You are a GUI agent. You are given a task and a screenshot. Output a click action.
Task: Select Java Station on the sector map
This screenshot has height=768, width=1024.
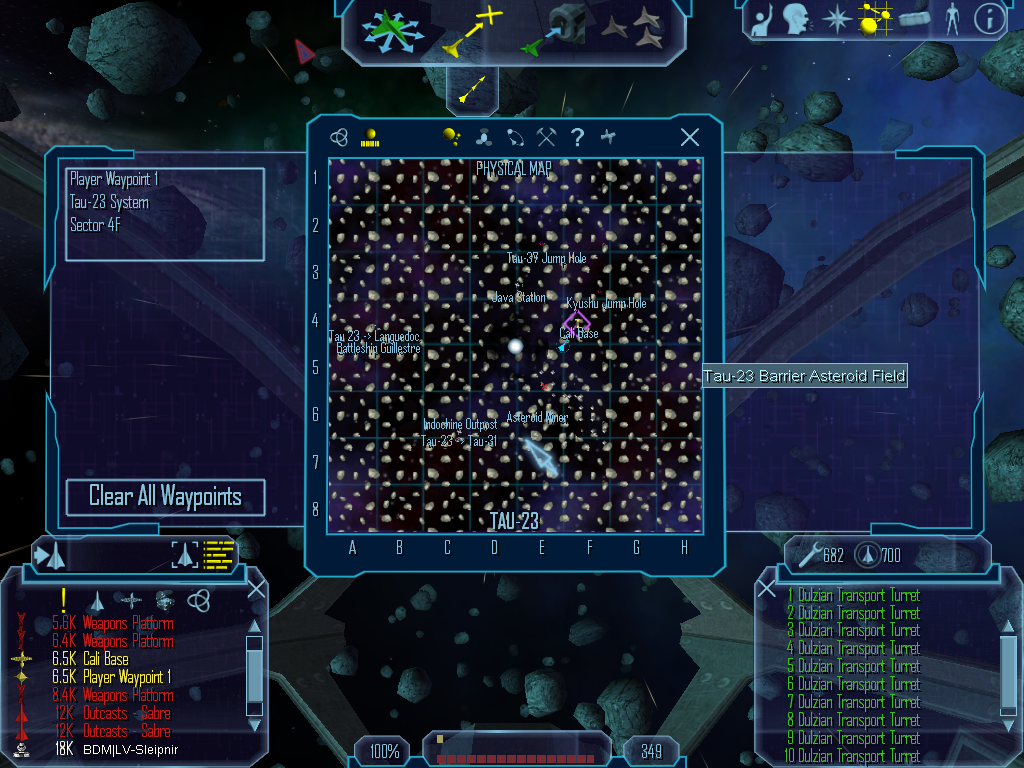coord(518,297)
